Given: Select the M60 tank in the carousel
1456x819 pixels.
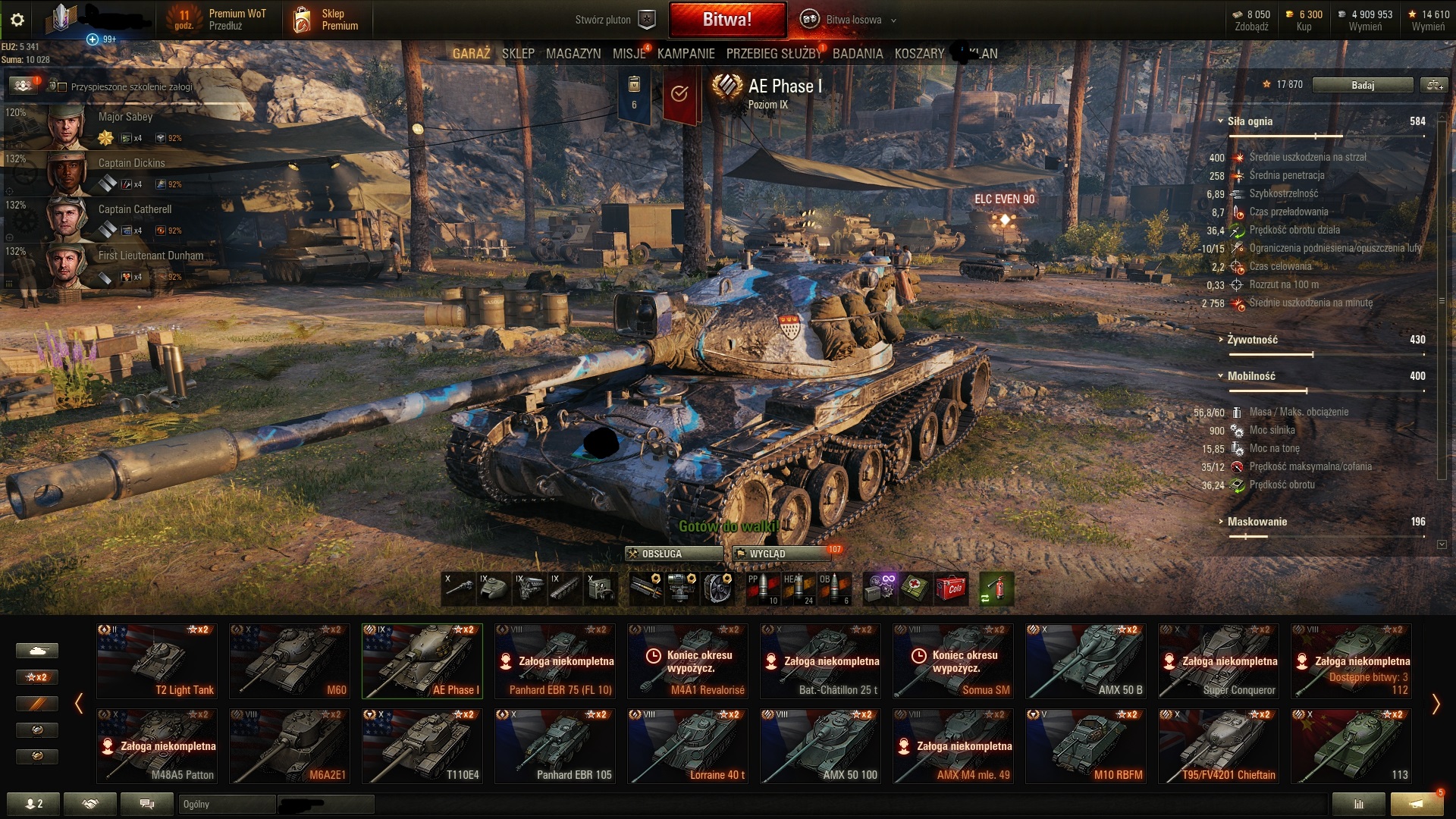Looking at the screenshot, I should pyautogui.click(x=289, y=661).
